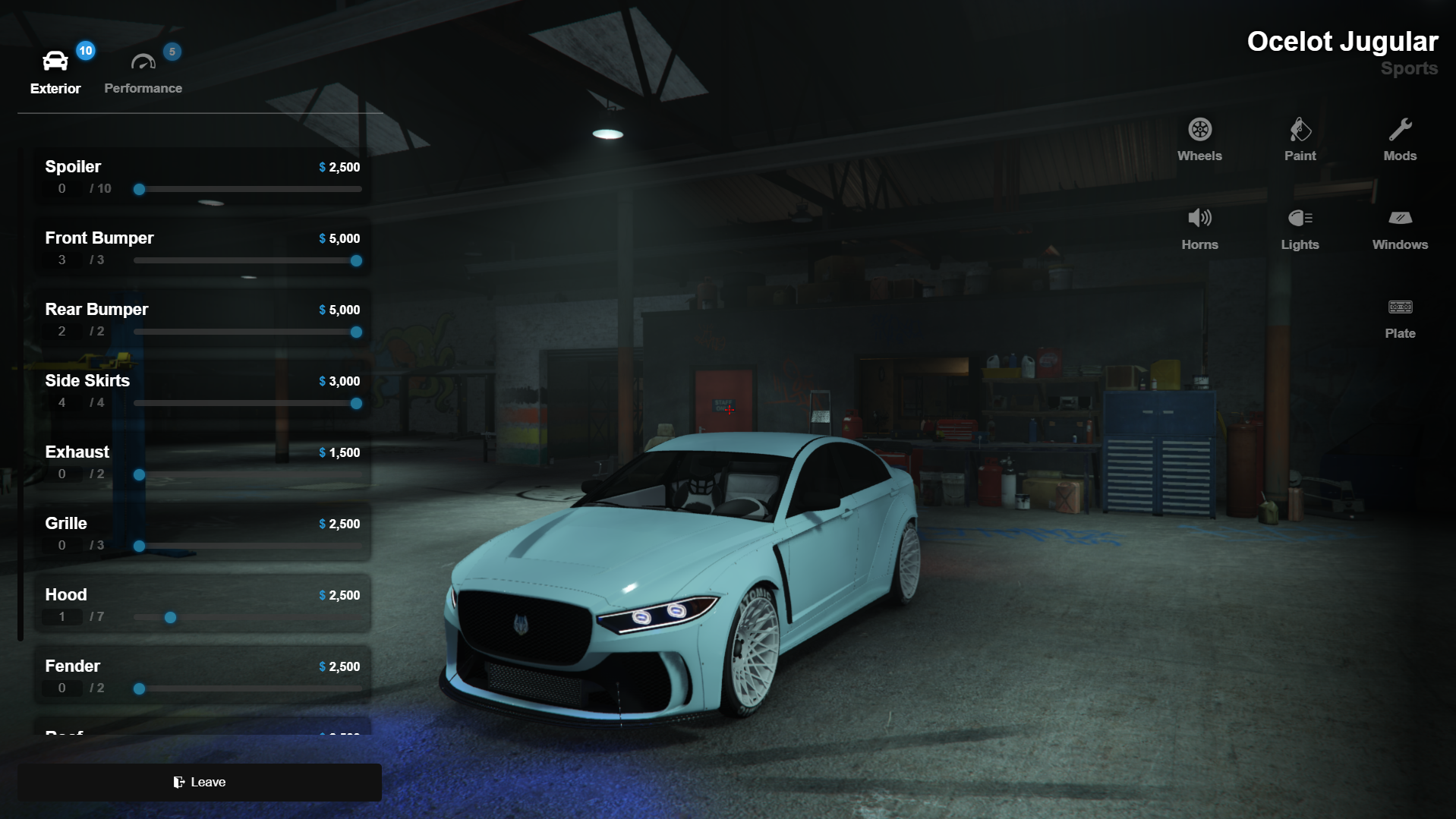Click the Exhaust slider handle
The height and width of the screenshot is (819, 1456).
140,475
